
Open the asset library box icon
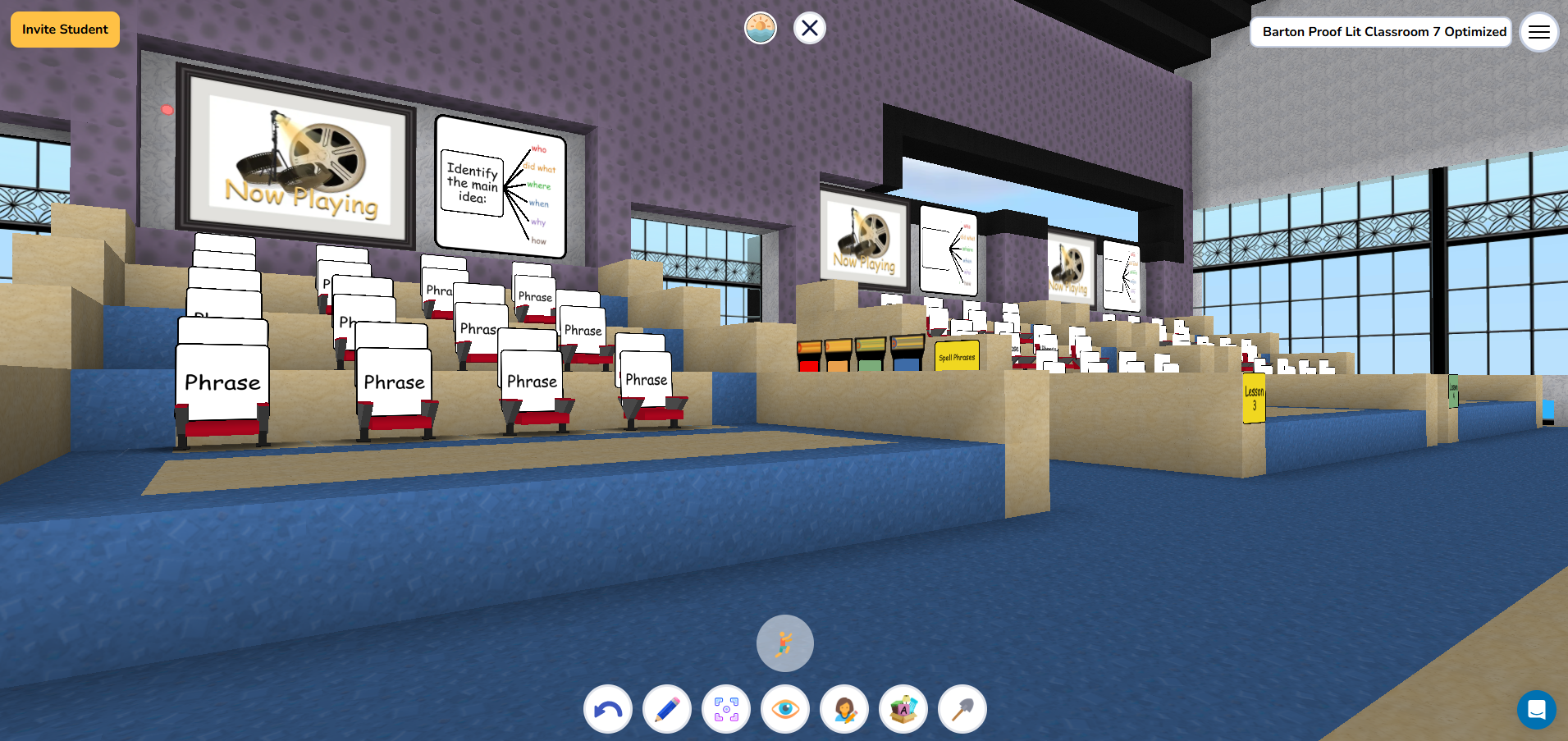tap(903, 709)
